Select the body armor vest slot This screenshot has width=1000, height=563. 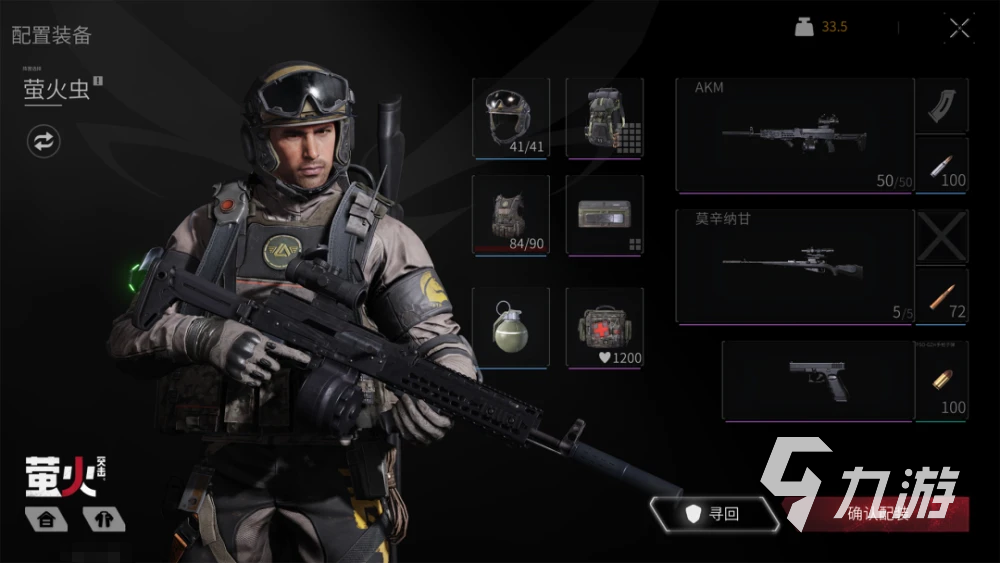coord(510,215)
